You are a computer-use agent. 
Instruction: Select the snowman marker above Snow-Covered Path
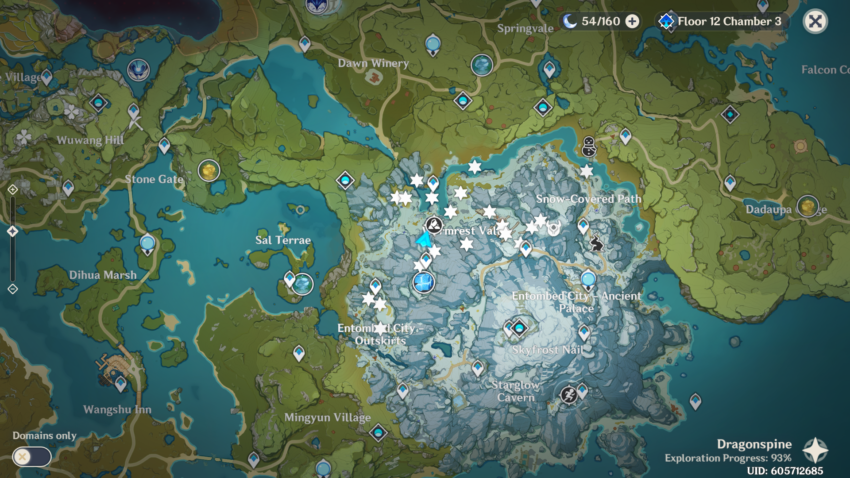(x=589, y=146)
